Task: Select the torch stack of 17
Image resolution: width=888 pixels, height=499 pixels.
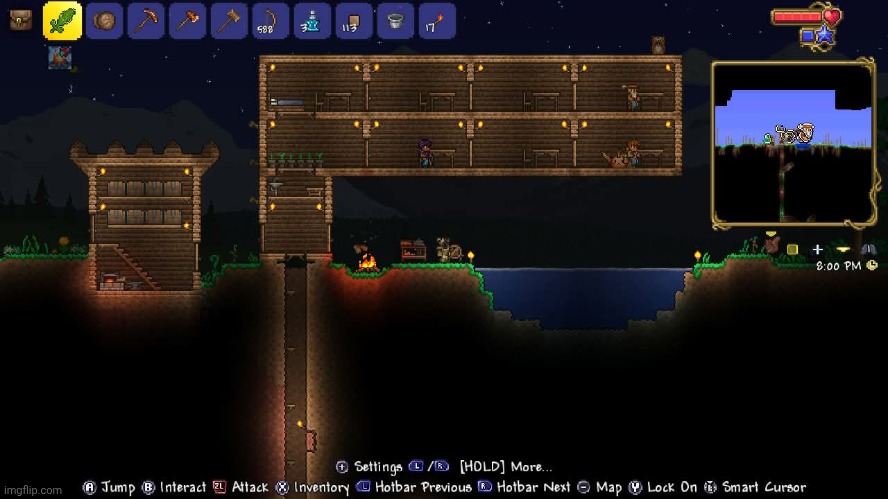Action: click(437, 21)
